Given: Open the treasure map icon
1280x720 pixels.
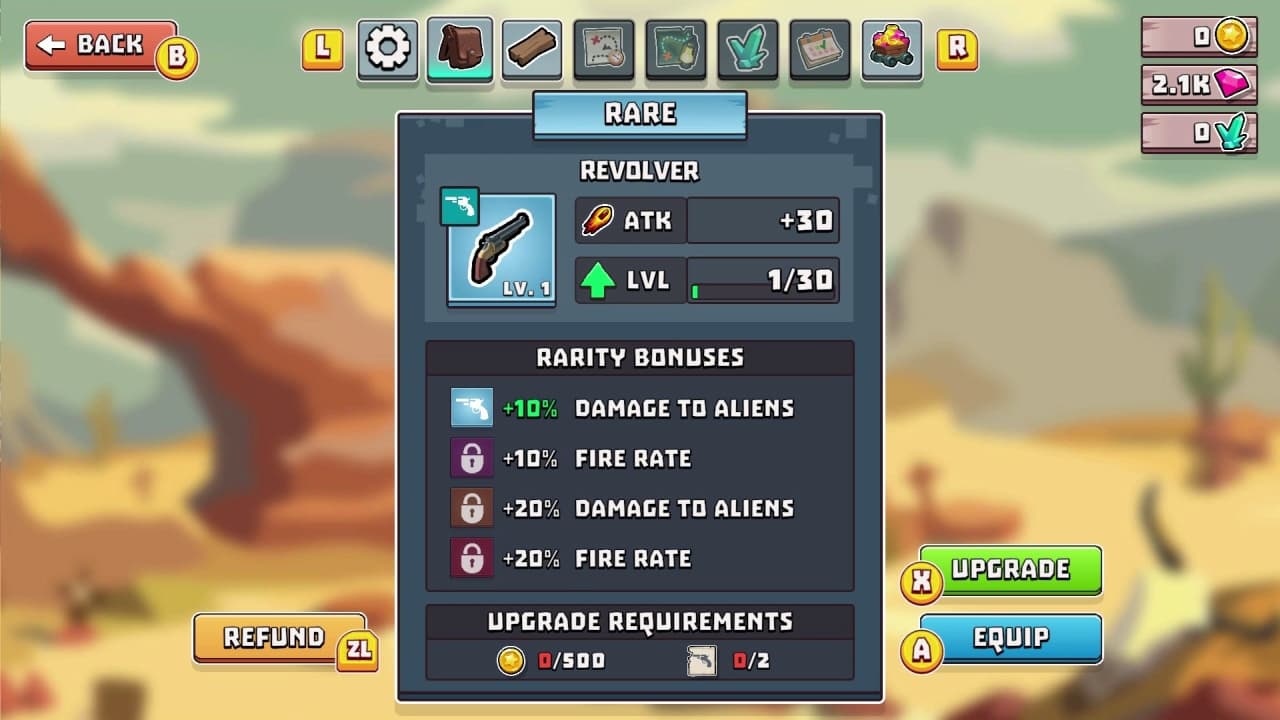Looking at the screenshot, I should point(603,49).
